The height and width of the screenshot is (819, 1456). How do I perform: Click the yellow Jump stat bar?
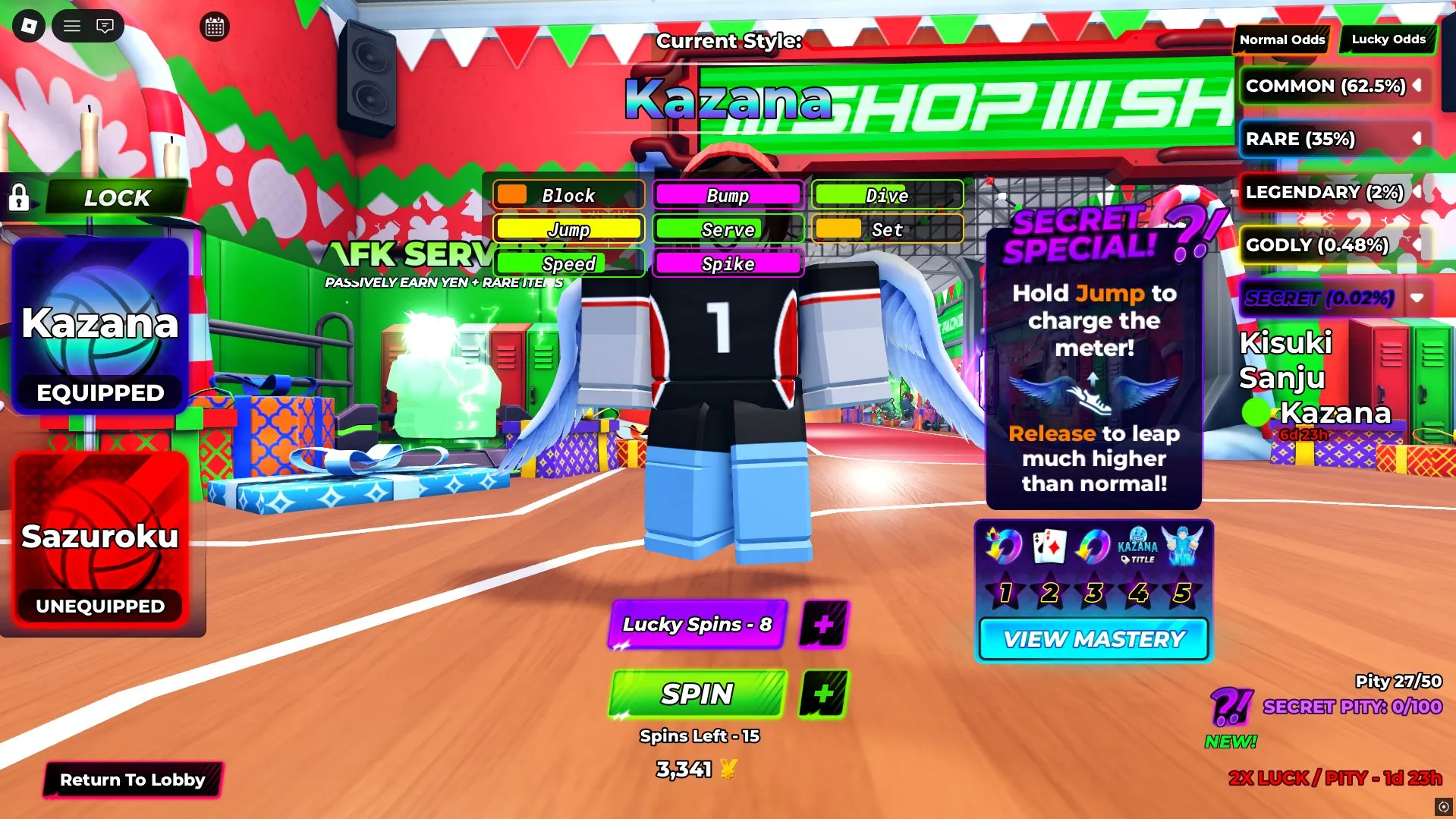[568, 229]
